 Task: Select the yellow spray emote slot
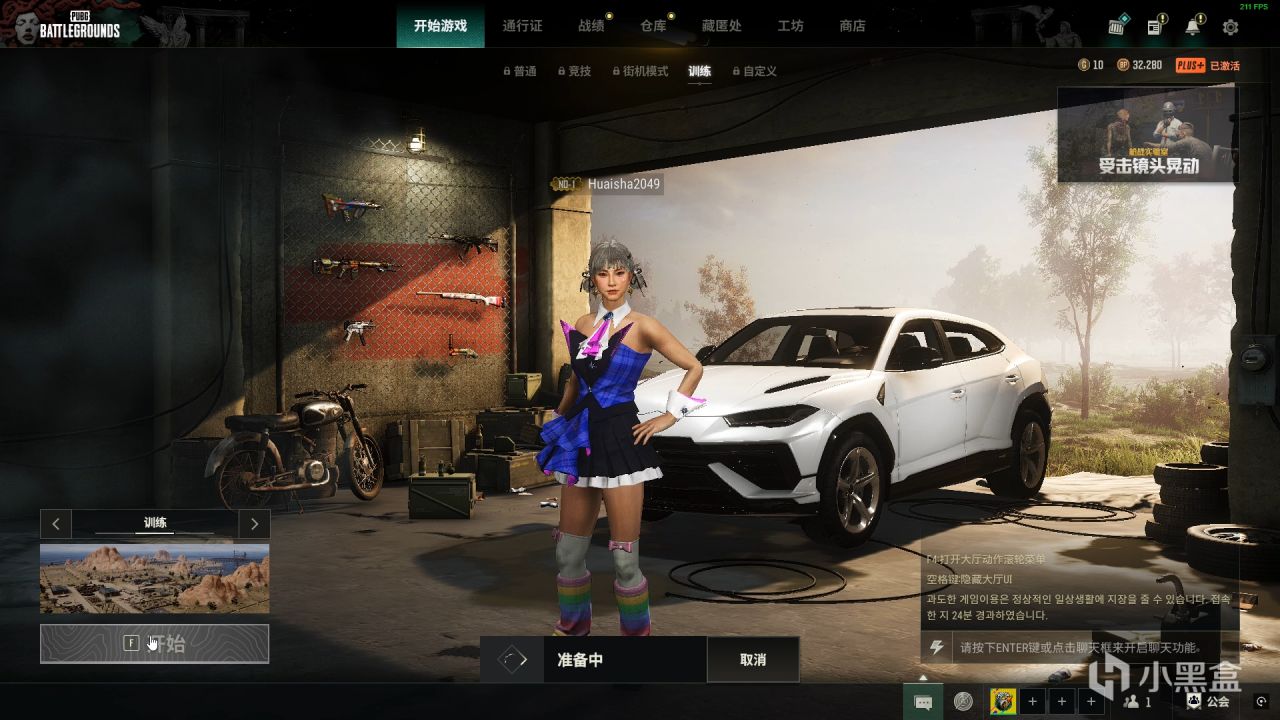1003,701
